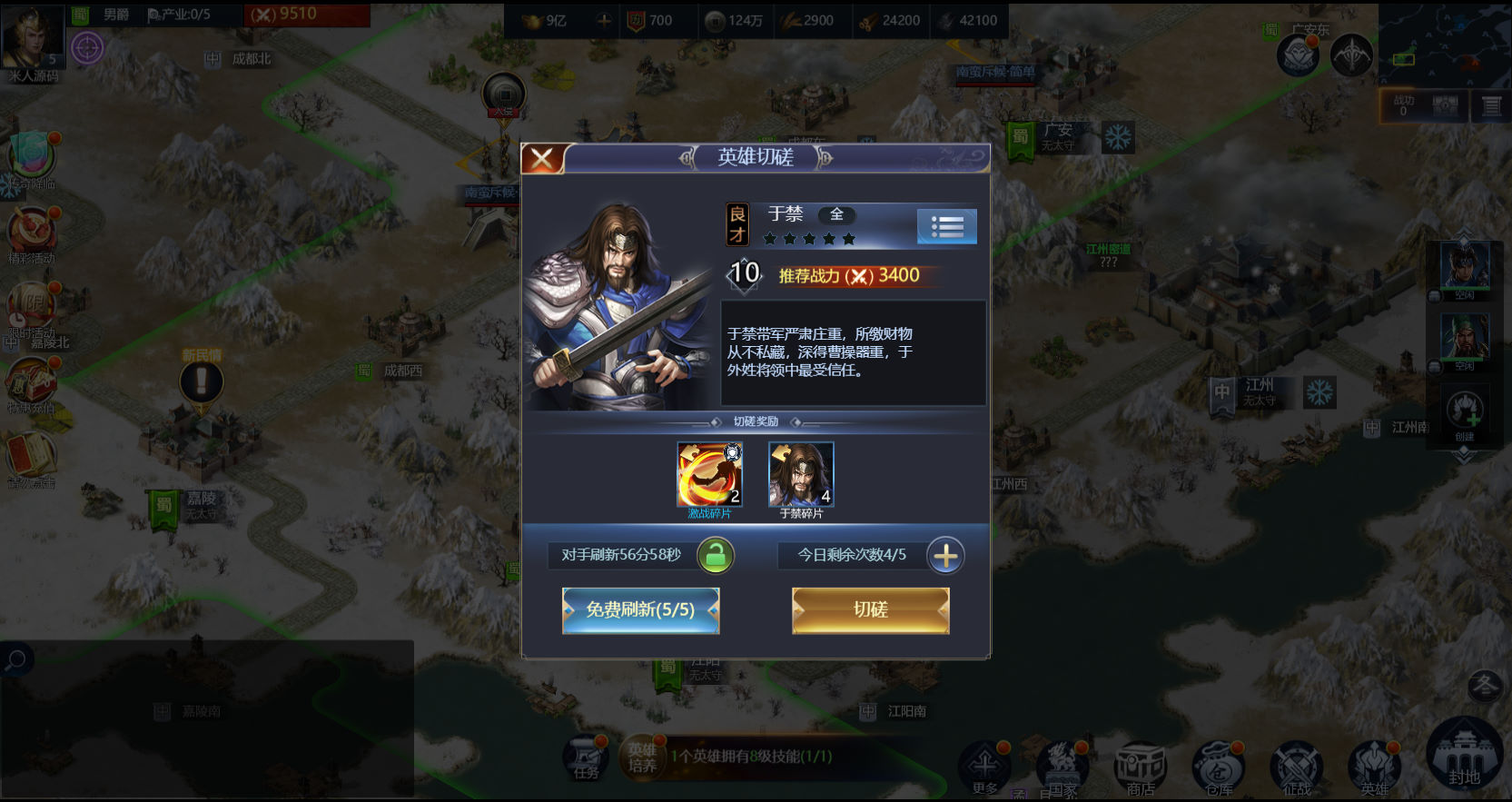Enter the 封地 fief screen
The width and height of the screenshot is (1512, 802).
(1463, 756)
